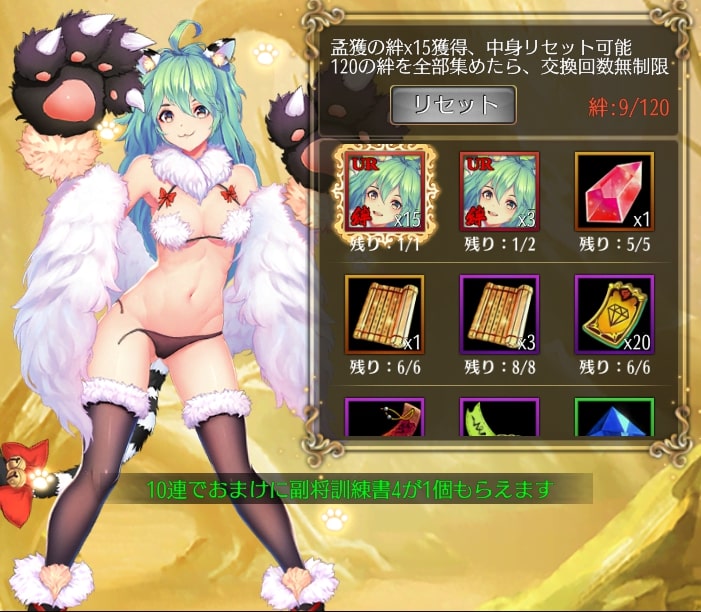Choose the red gem x1 reward
This screenshot has width=701, height=612.
[x=614, y=191]
